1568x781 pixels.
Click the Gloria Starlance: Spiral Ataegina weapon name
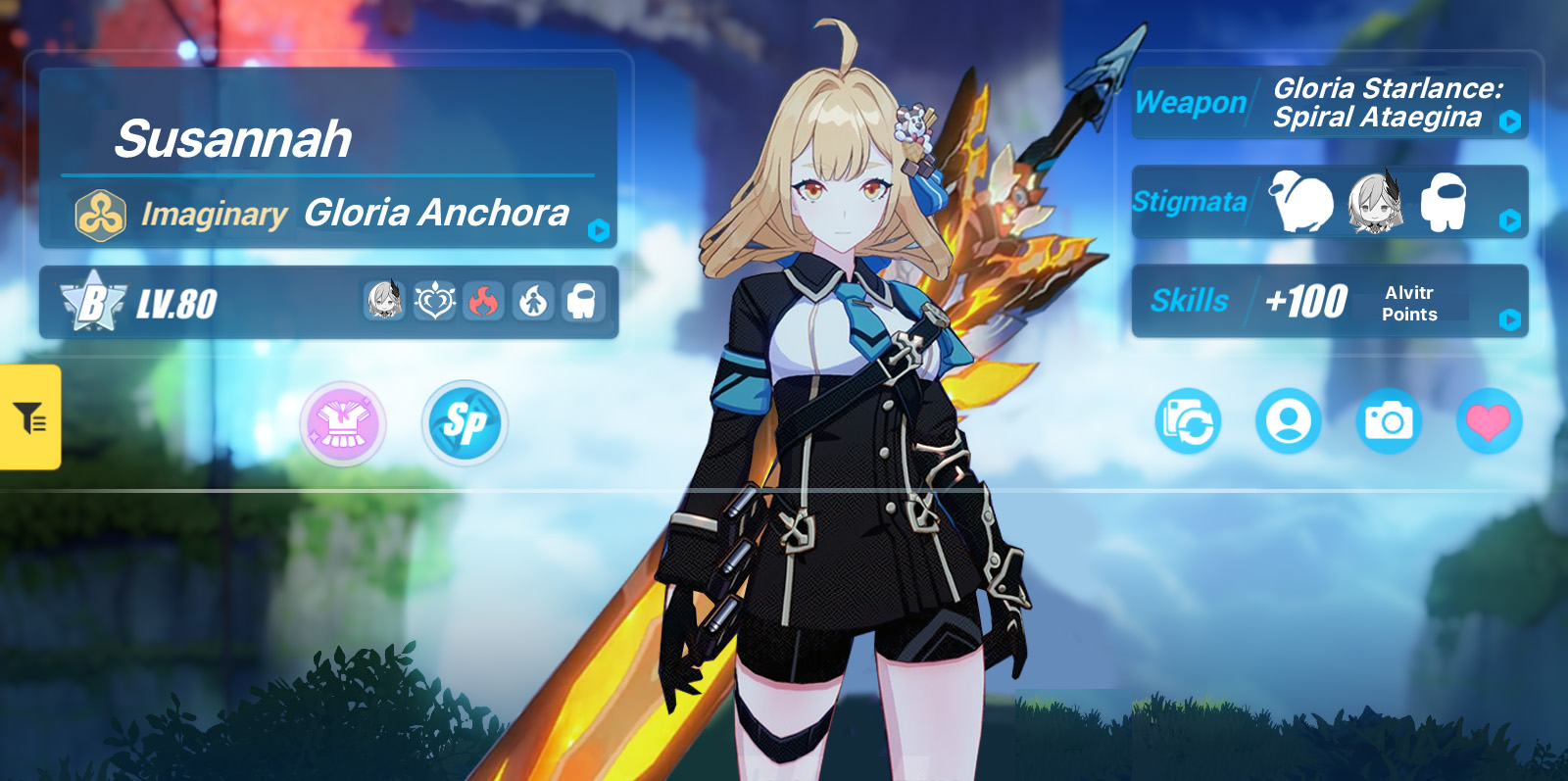(1380, 106)
